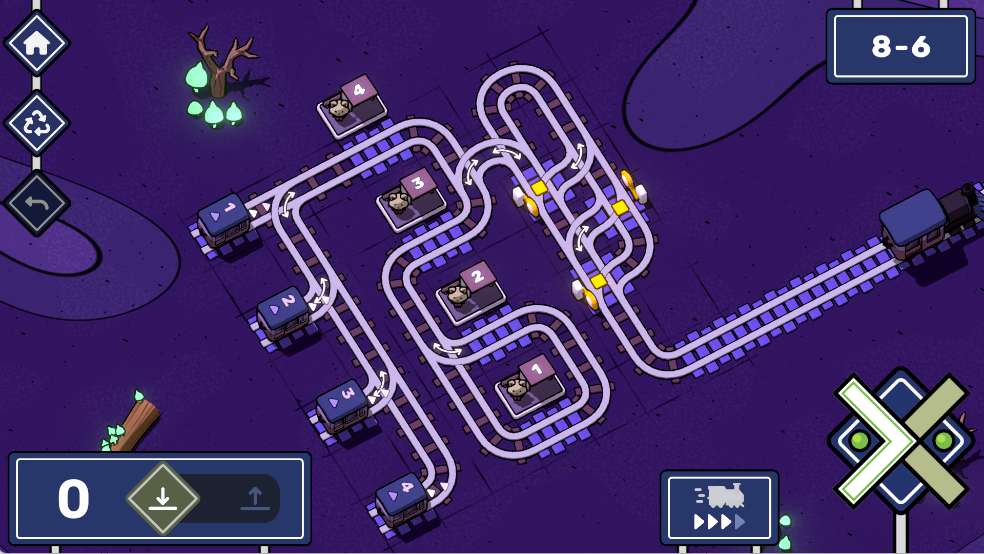Restart the level with the recycle-arrows button

tap(37, 123)
